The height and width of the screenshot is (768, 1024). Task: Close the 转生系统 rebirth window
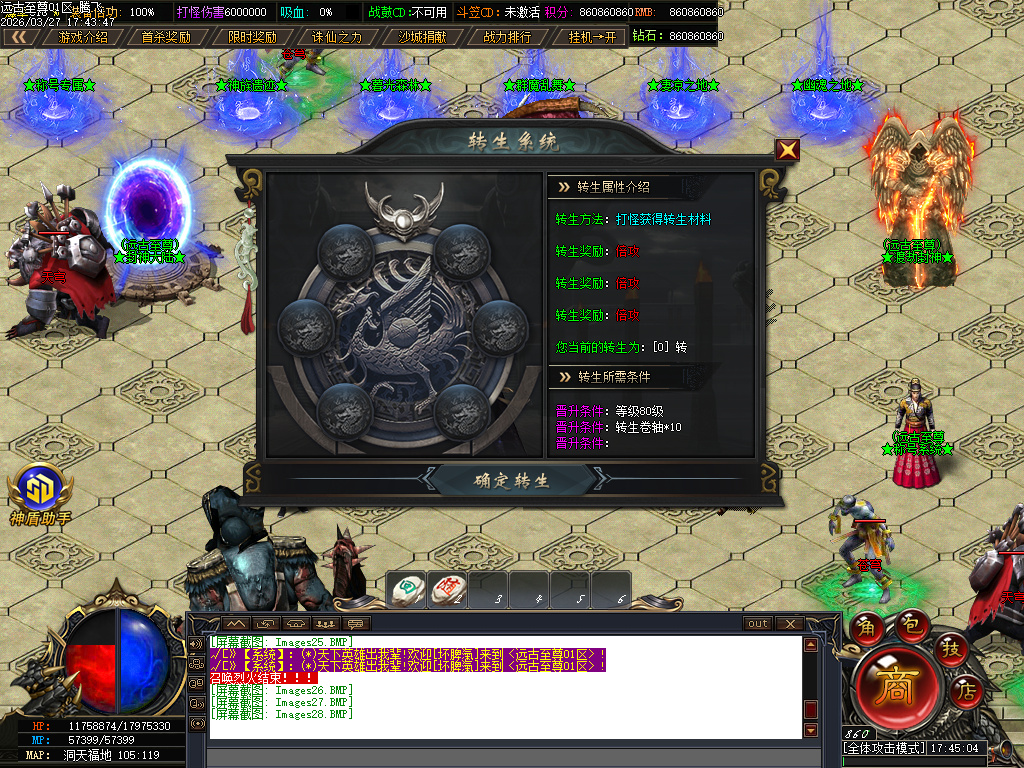coord(788,150)
